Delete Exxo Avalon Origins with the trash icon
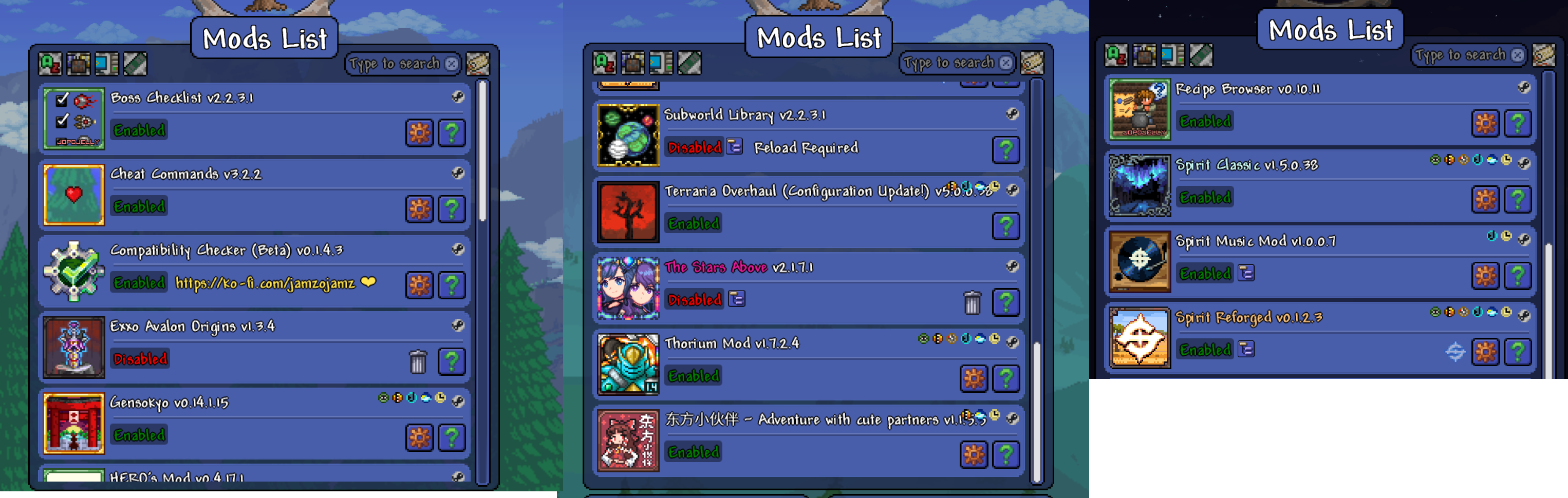This screenshot has width=1568, height=498. [418, 361]
